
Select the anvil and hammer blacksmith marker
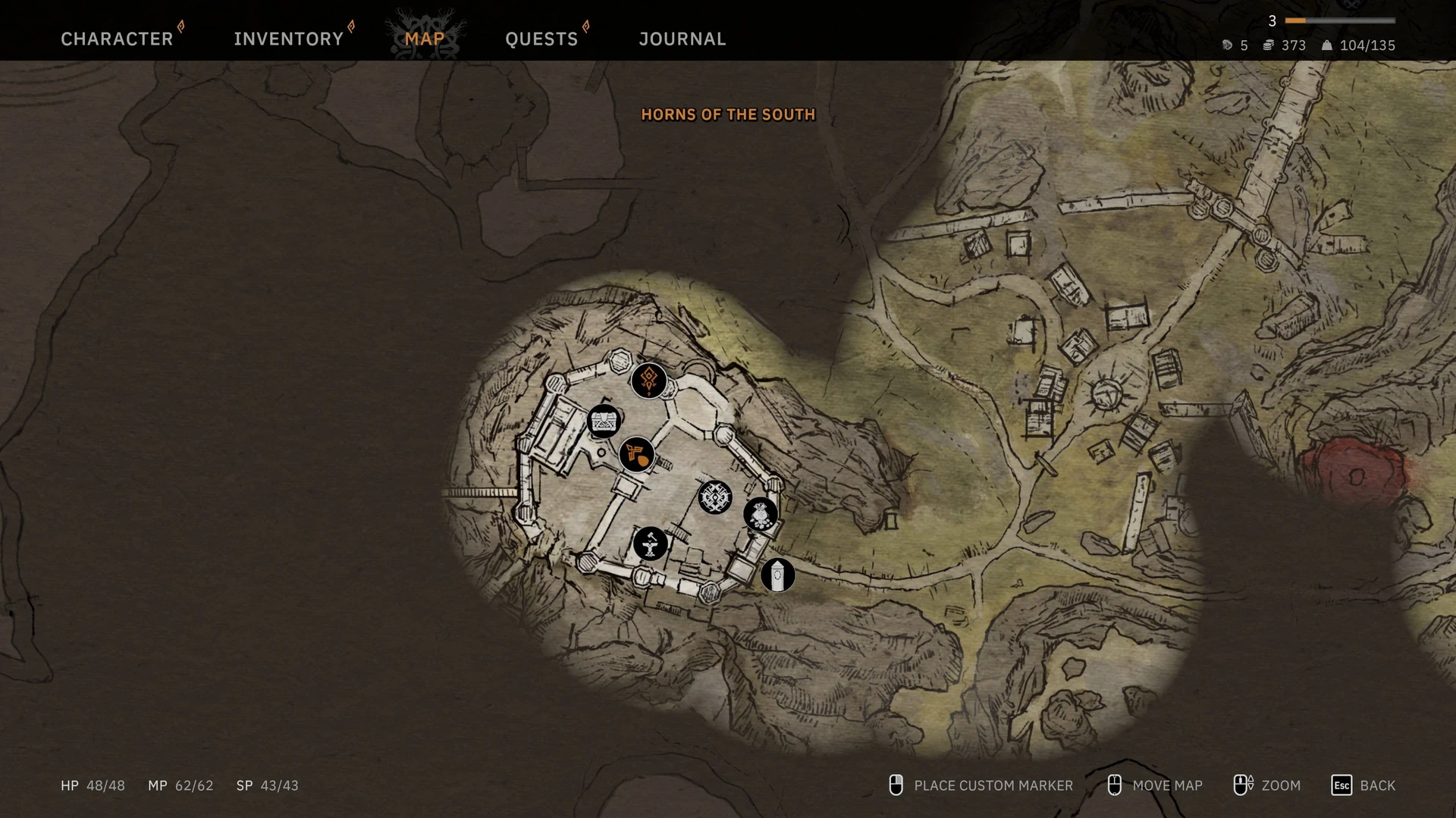point(650,544)
